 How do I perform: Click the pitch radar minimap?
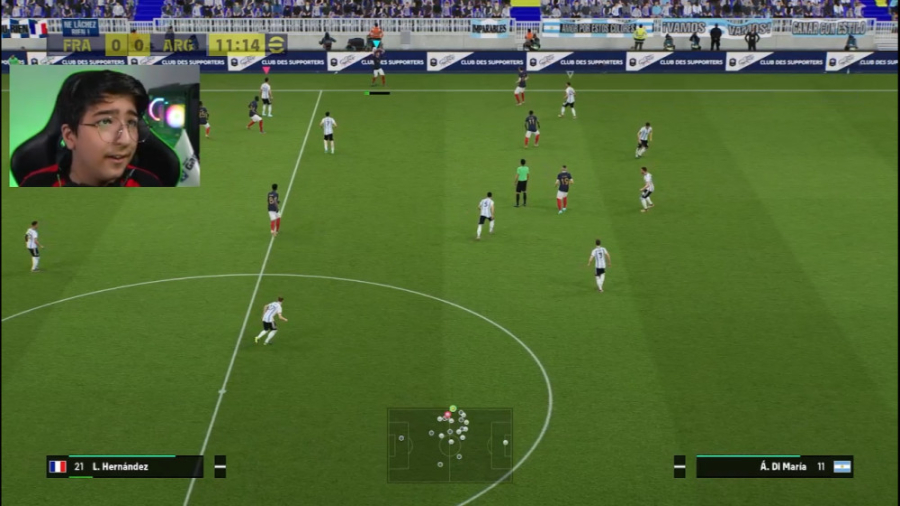coord(450,444)
